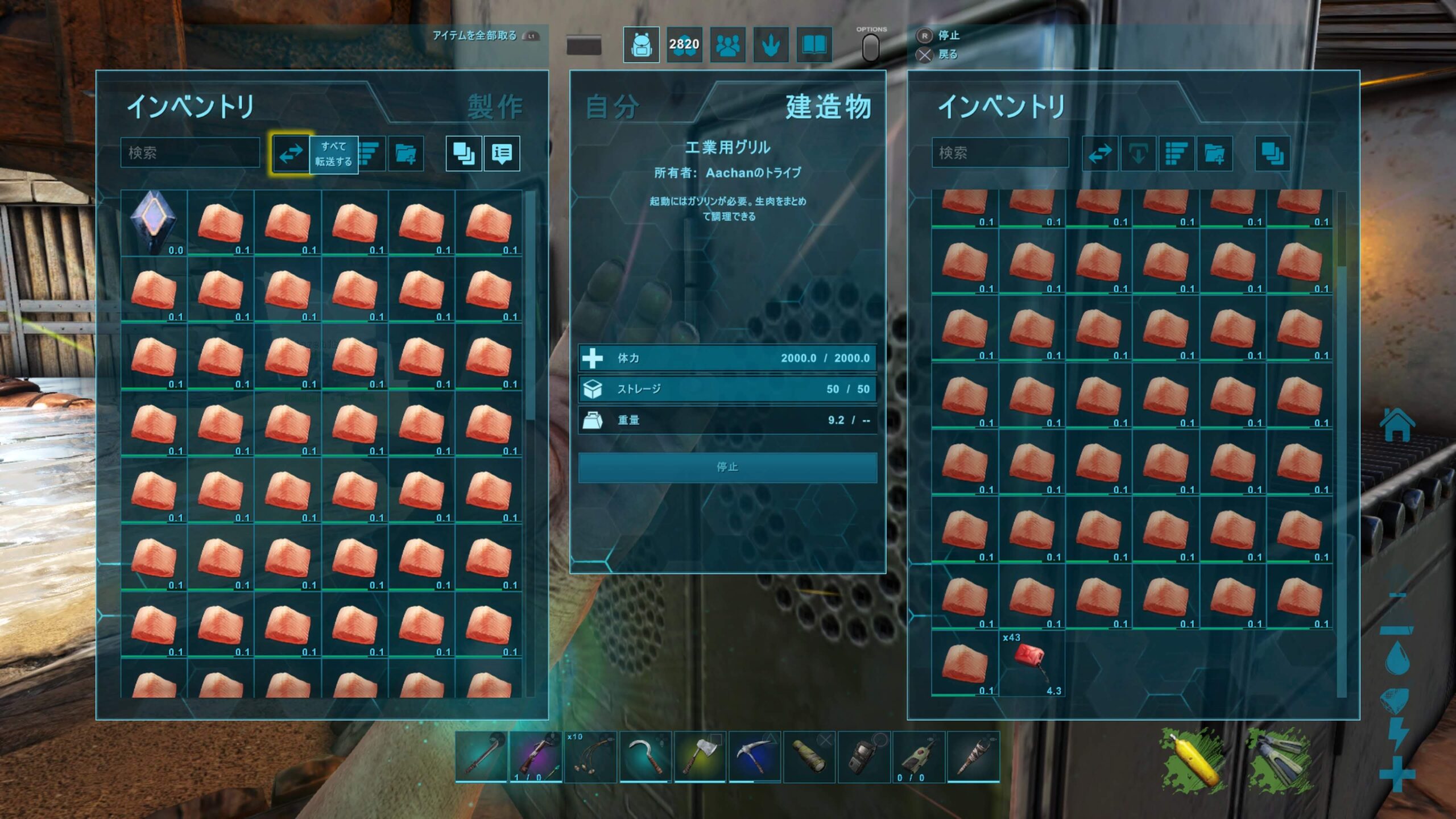
Task: Click the 停止 button on the grill panel
Action: [727, 467]
